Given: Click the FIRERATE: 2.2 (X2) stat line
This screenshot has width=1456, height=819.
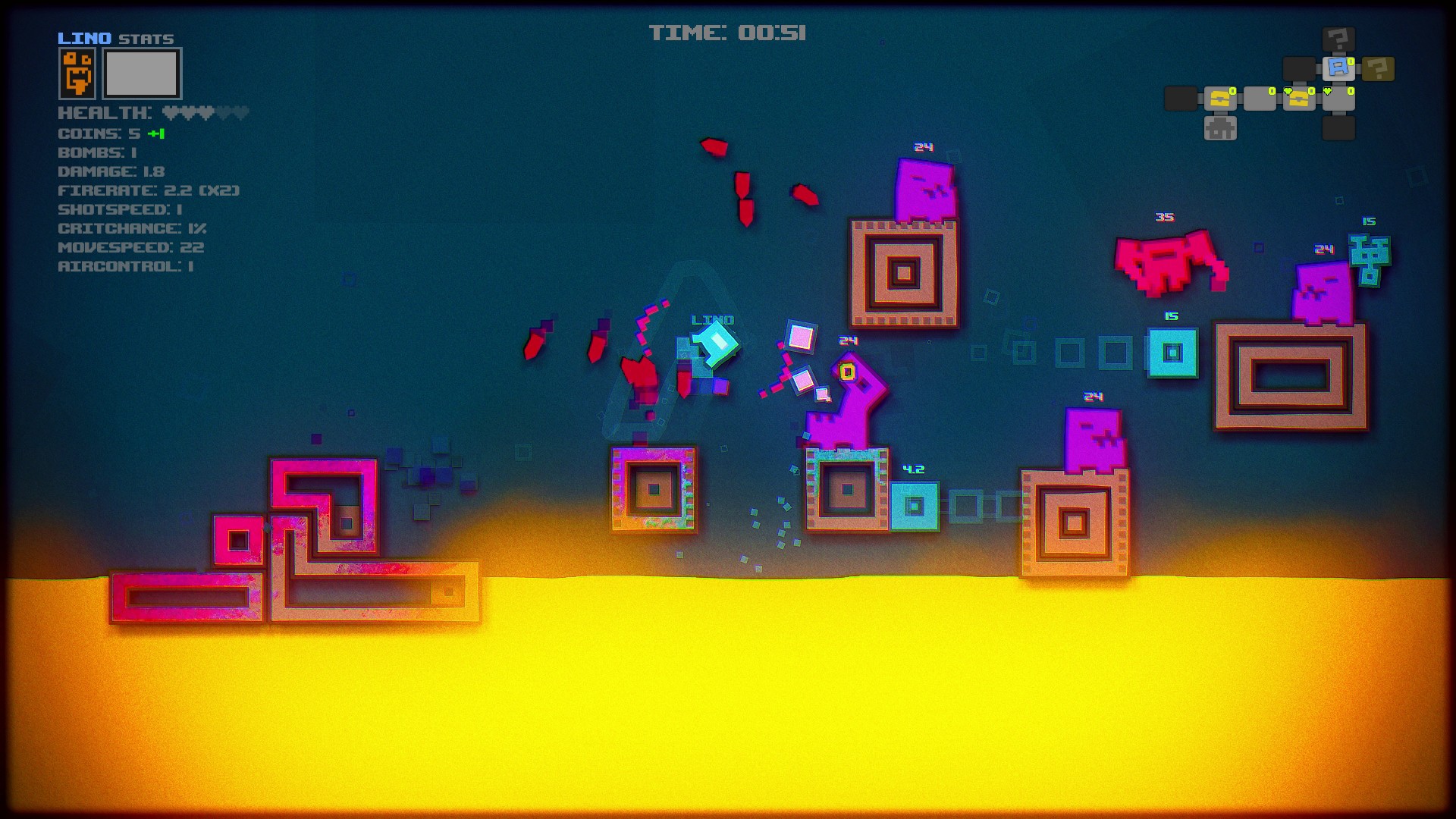Looking at the screenshot, I should tap(149, 190).
